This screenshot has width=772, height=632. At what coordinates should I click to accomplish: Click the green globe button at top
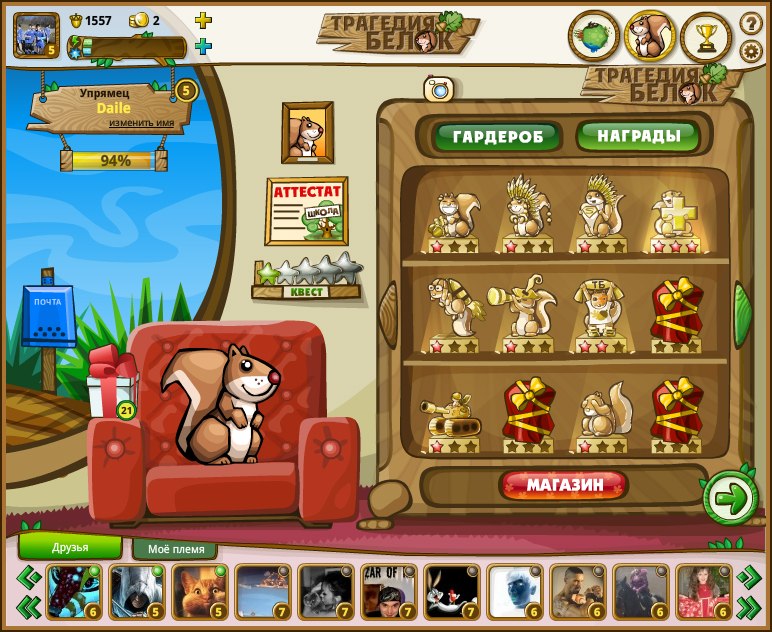coord(594,37)
